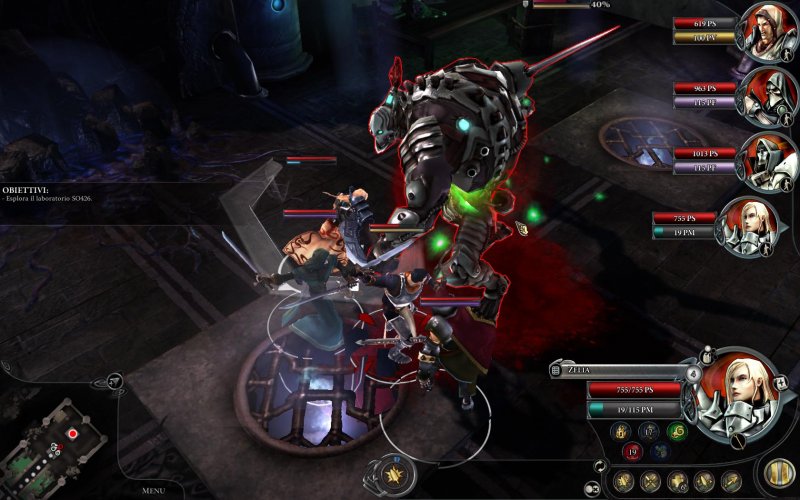800x500 pixels.
Task: Open the list icon beside Zelia's name
Action: coord(554,370)
